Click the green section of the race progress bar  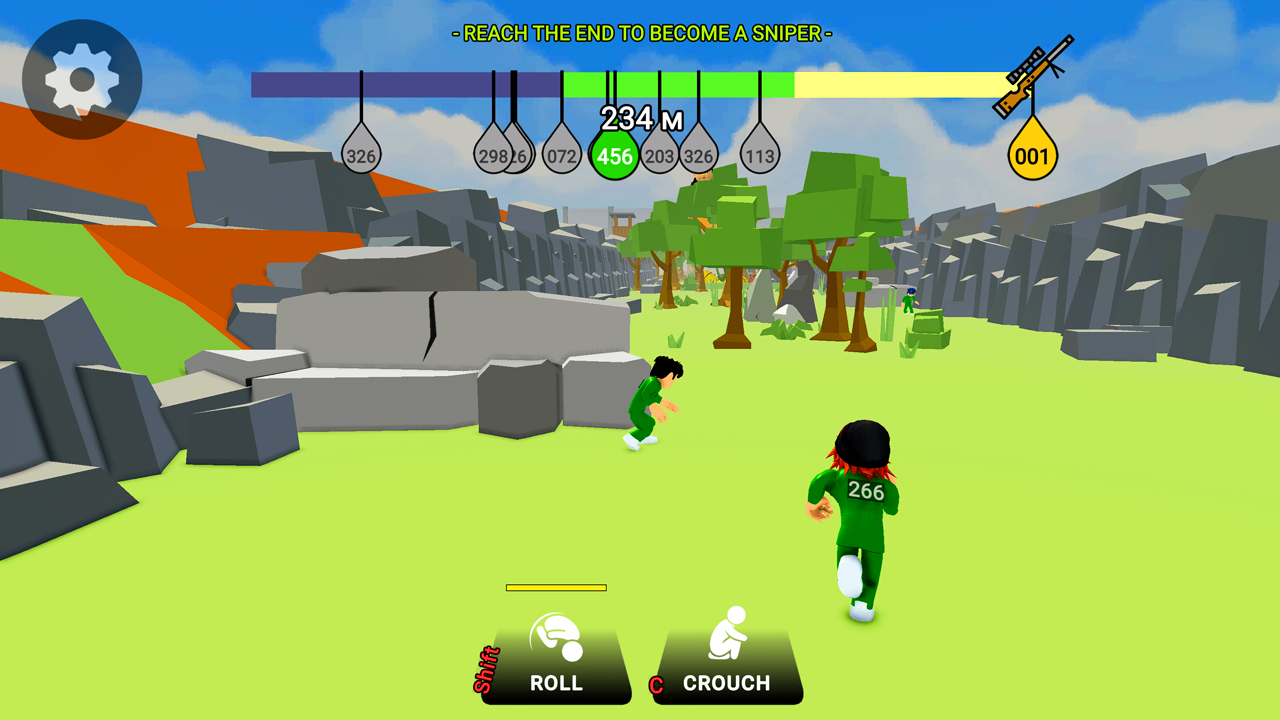(680, 80)
